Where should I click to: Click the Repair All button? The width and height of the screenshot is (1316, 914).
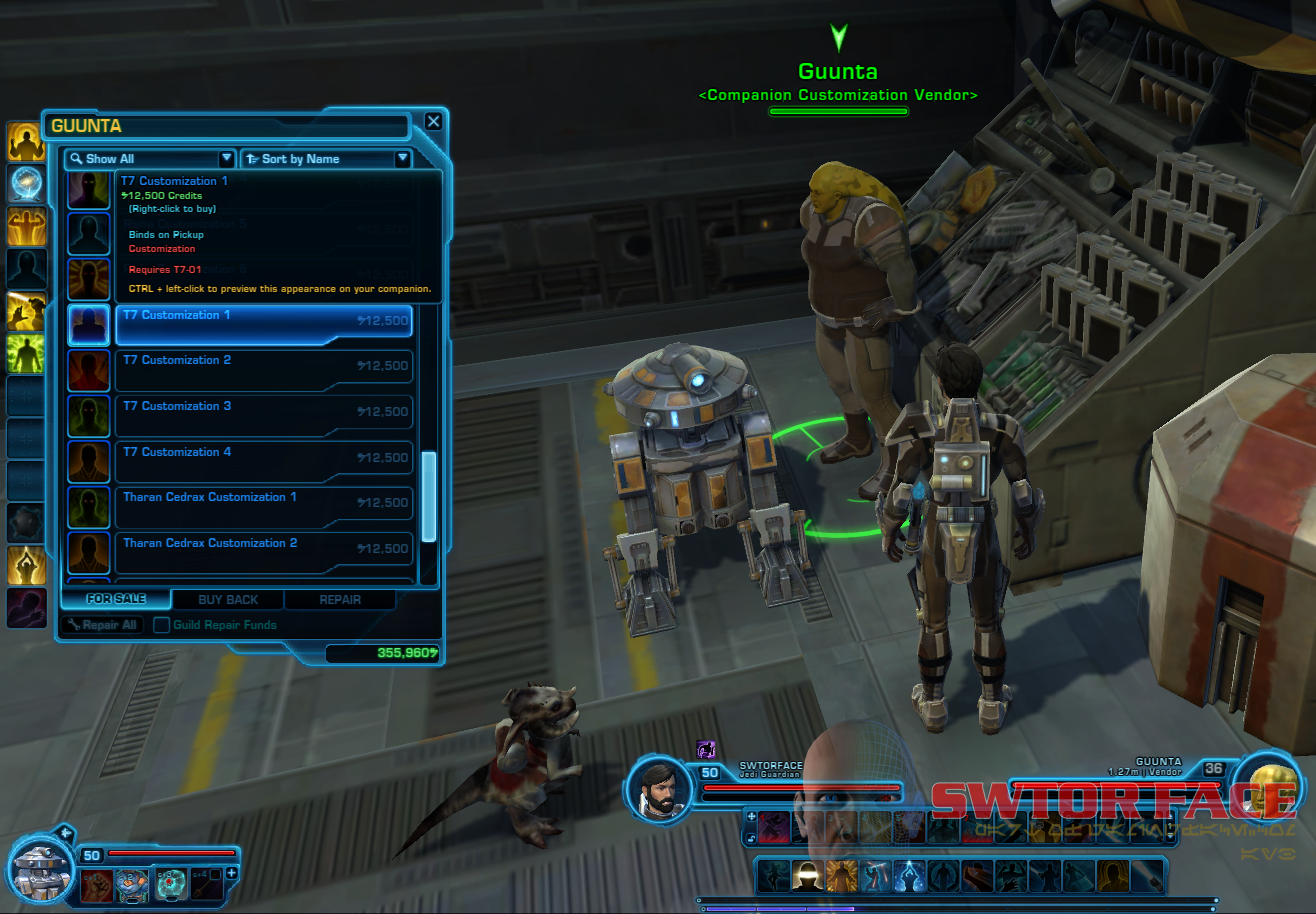[x=102, y=625]
